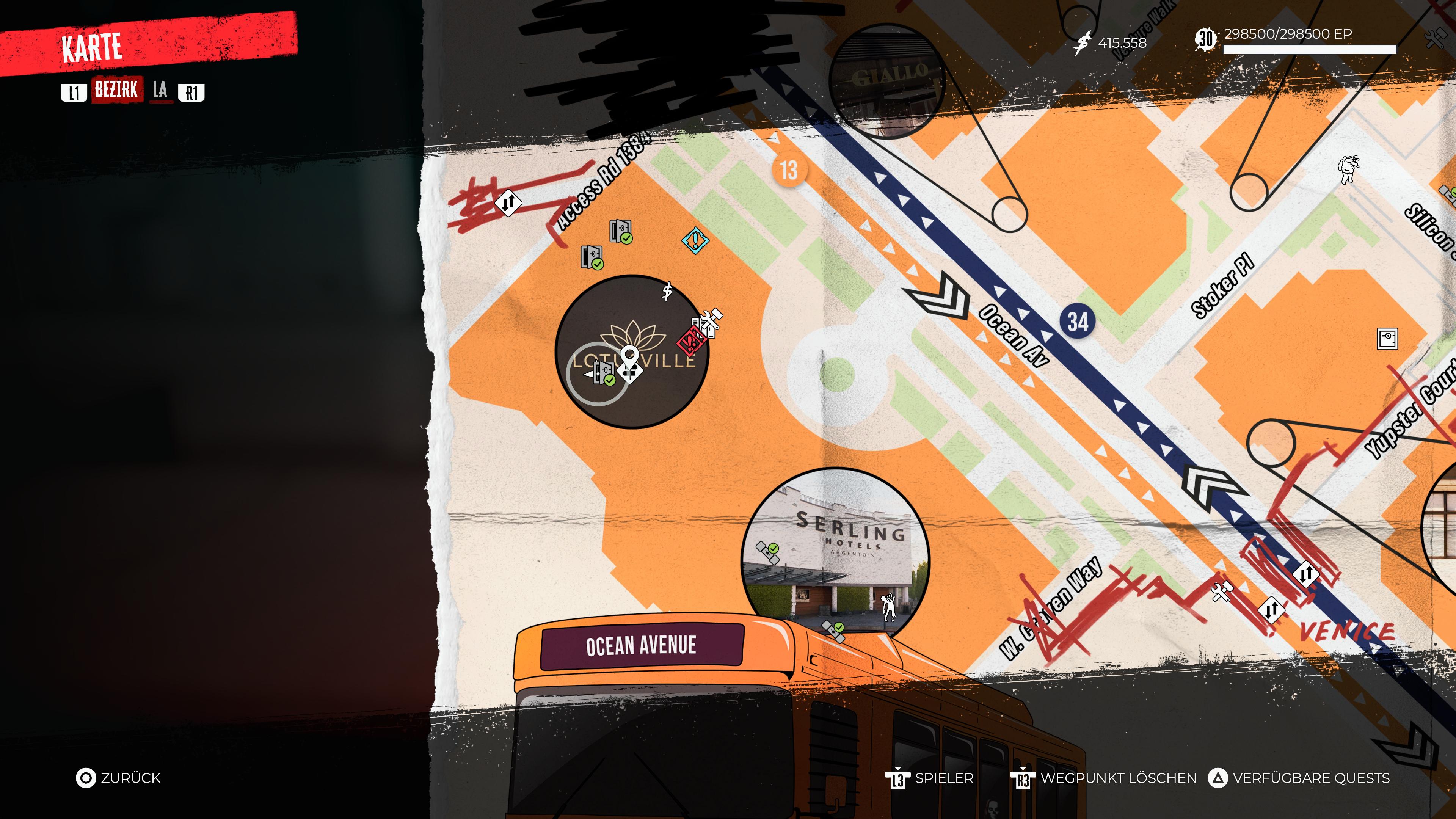The height and width of the screenshot is (819, 1456).
Task: Open the Giallo location thumbnail
Action: [x=887, y=81]
